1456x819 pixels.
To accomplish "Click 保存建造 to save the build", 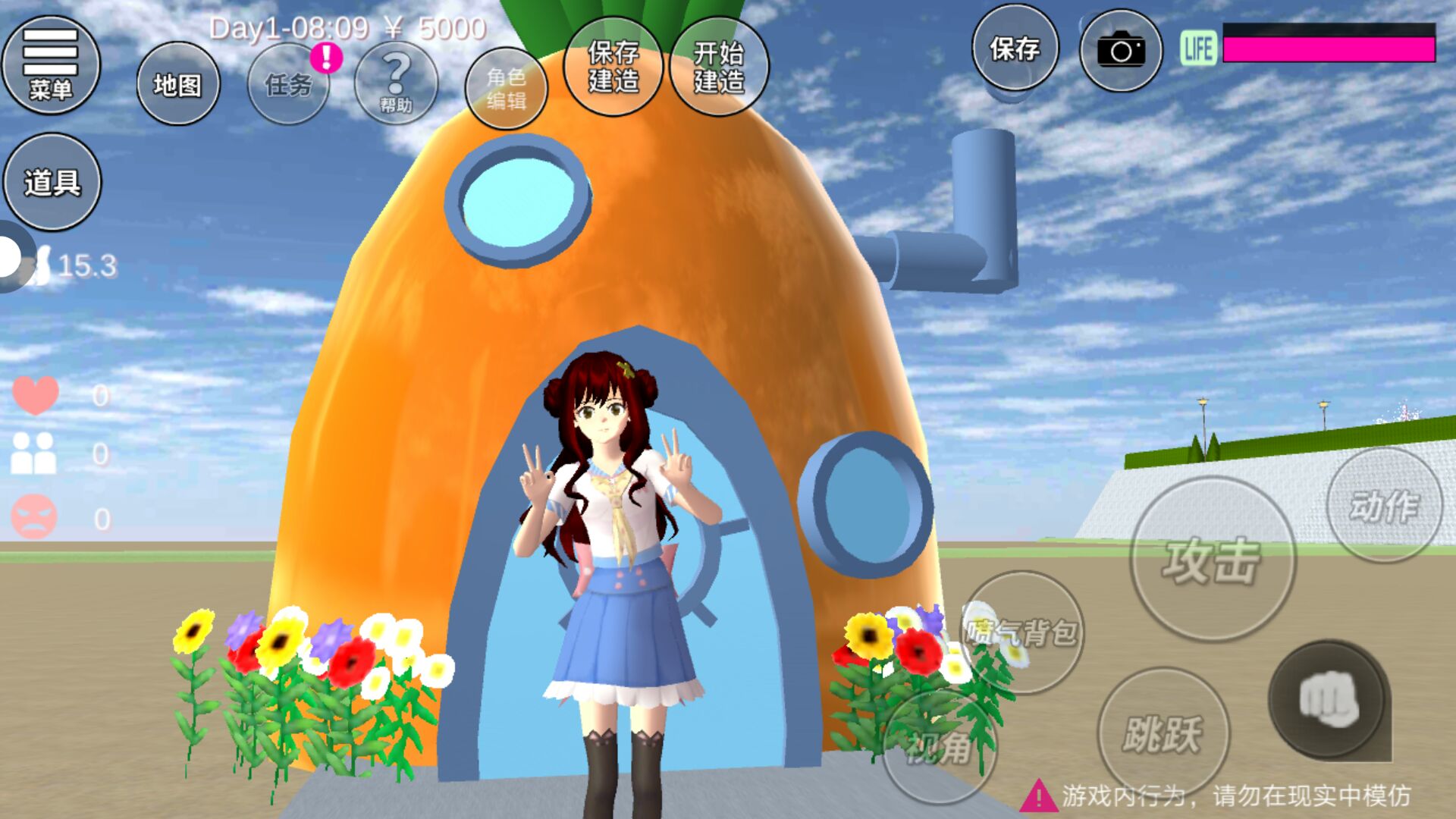I will click(x=613, y=67).
